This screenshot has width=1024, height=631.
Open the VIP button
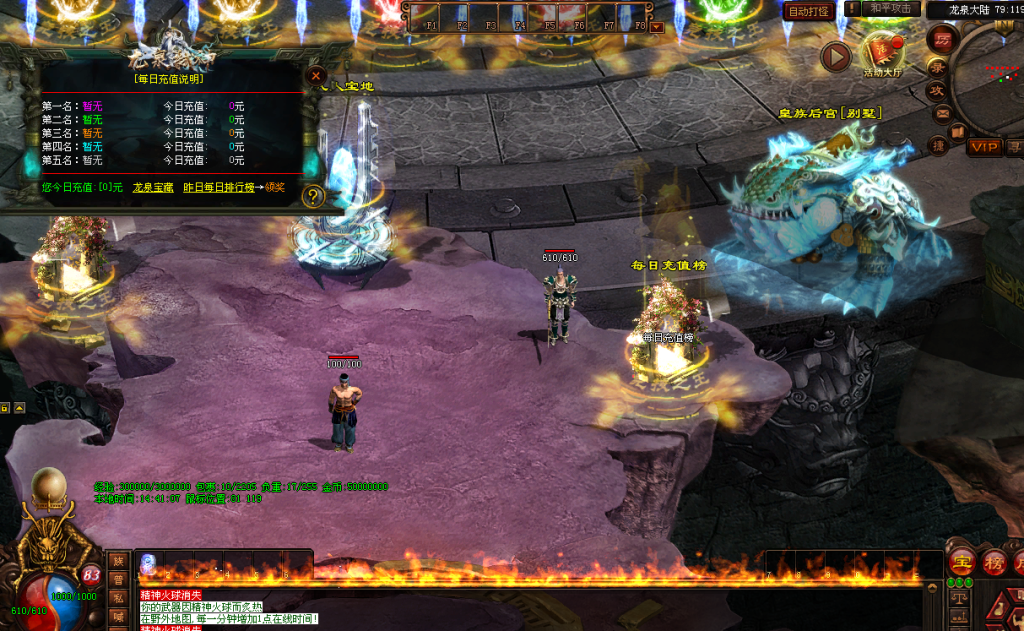[984, 147]
